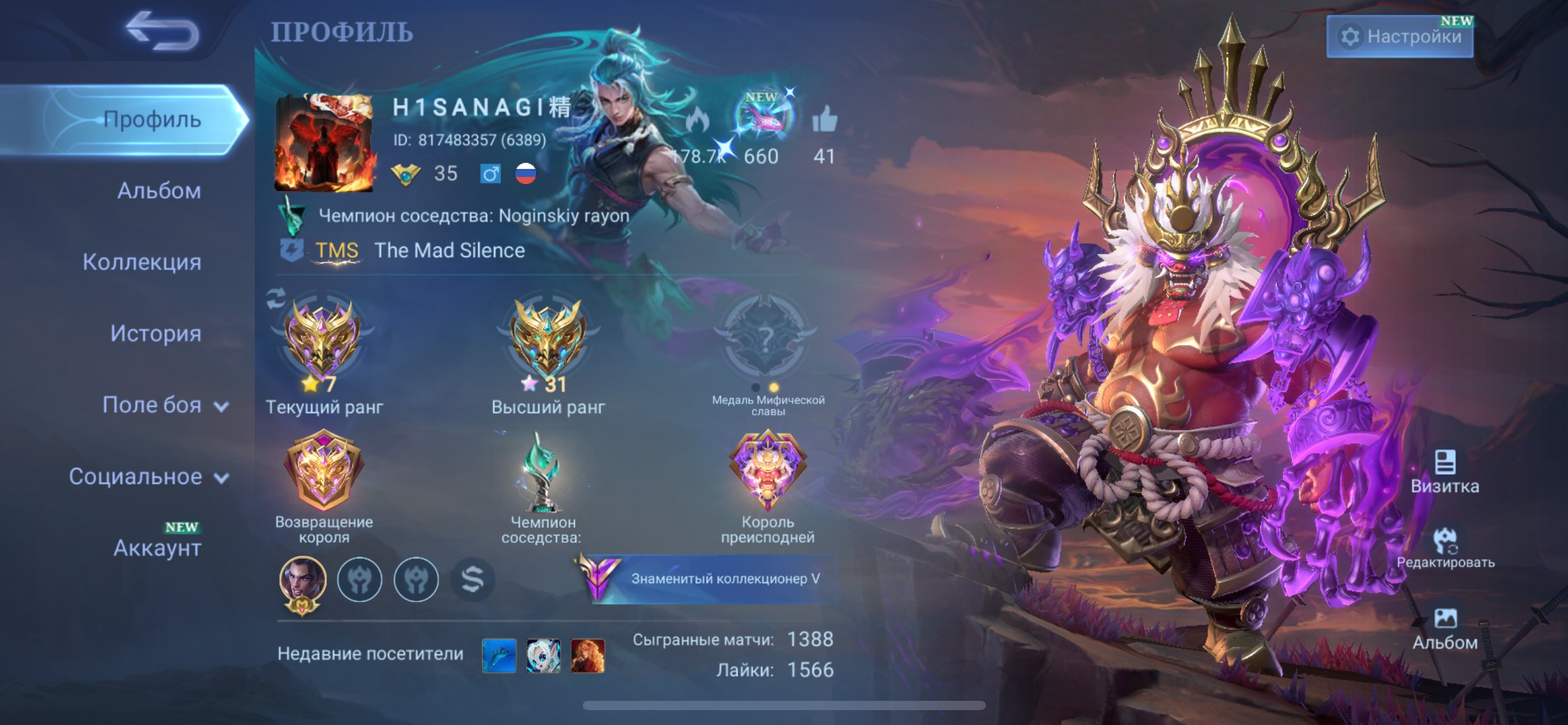The height and width of the screenshot is (725, 1568).
Task: Go back using the return arrow
Action: click(162, 31)
